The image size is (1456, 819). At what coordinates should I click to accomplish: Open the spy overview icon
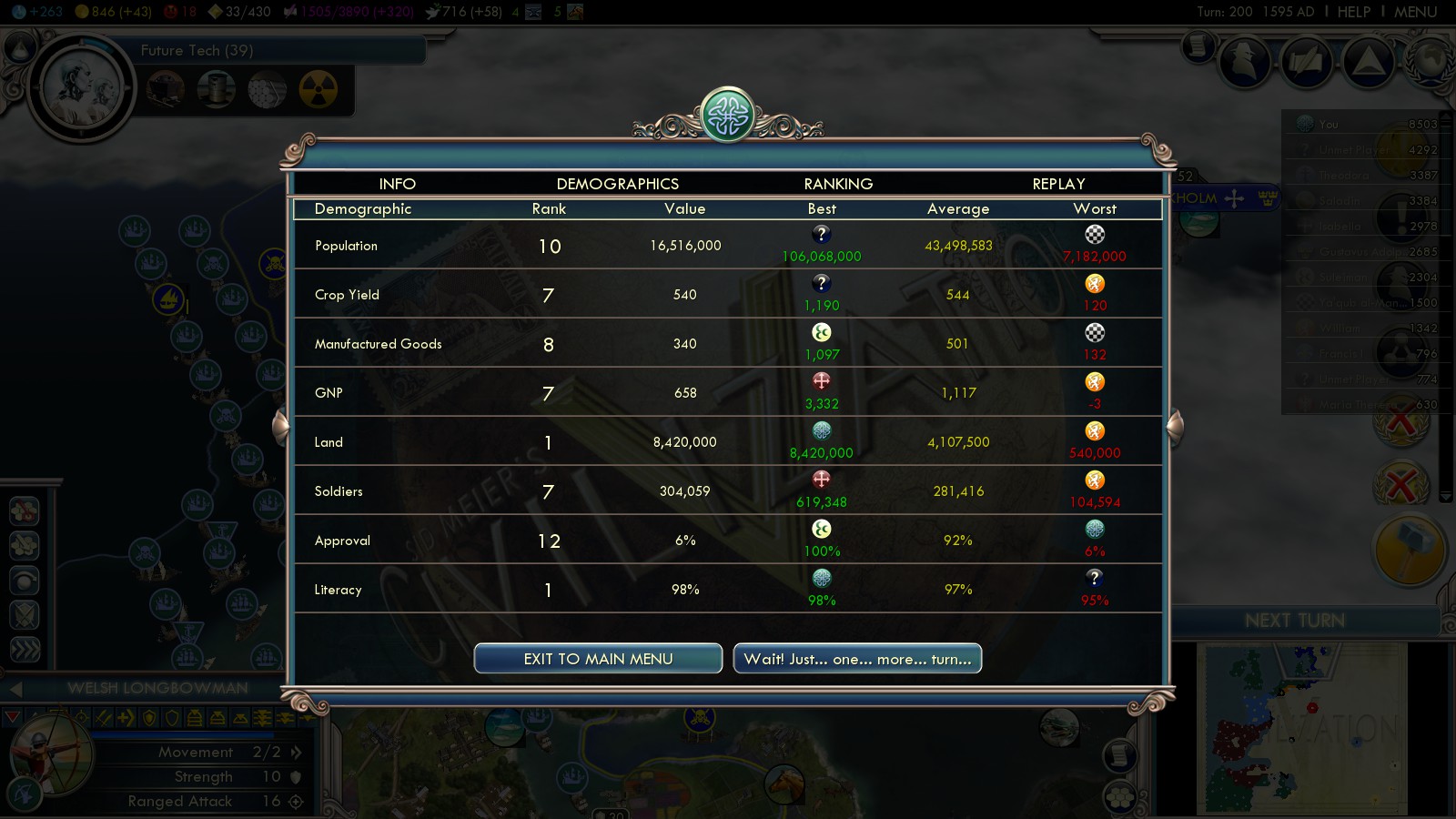coord(1244,62)
